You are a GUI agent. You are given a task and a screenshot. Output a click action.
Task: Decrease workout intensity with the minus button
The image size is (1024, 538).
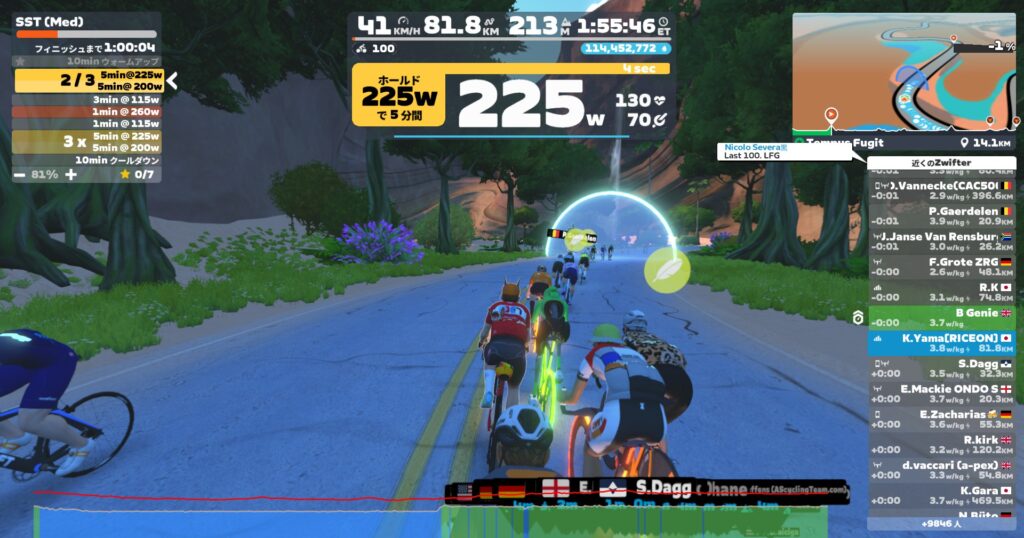[x=21, y=174]
